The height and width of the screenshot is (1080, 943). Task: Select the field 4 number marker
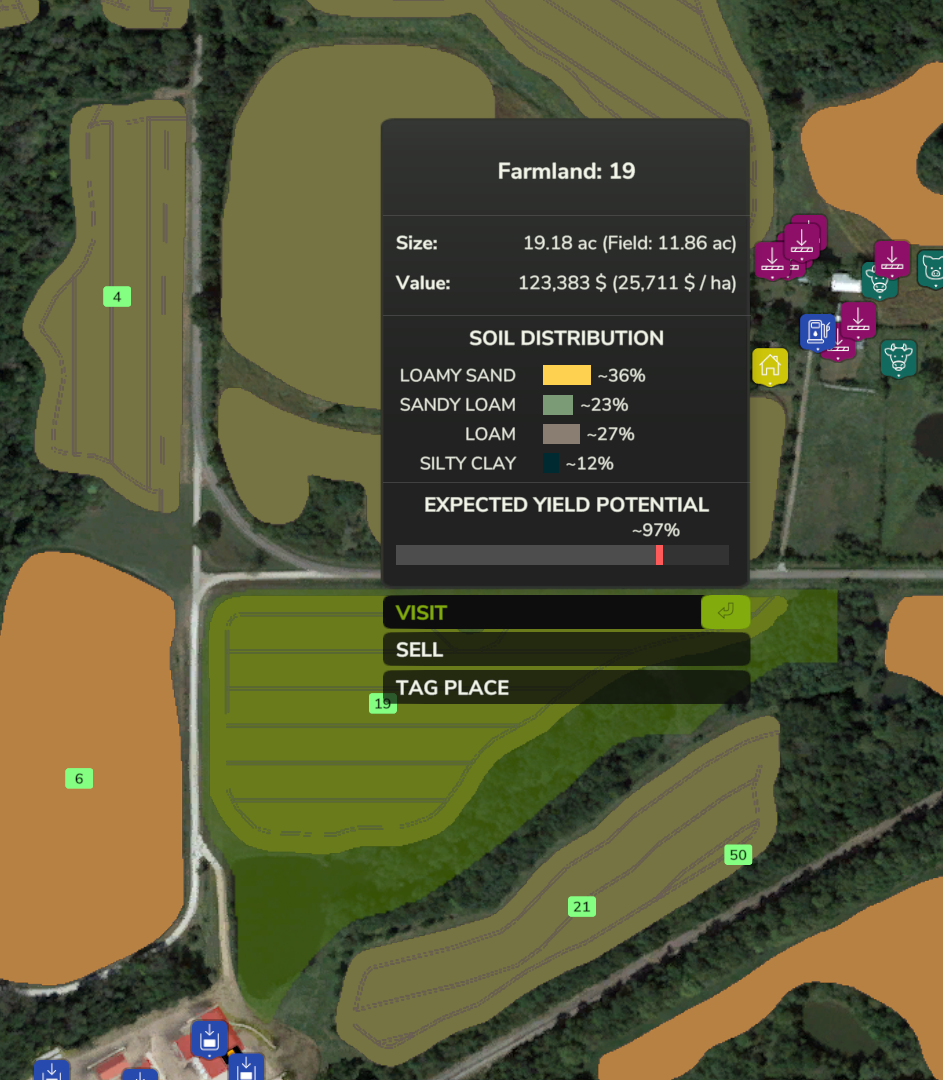coord(117,297)
